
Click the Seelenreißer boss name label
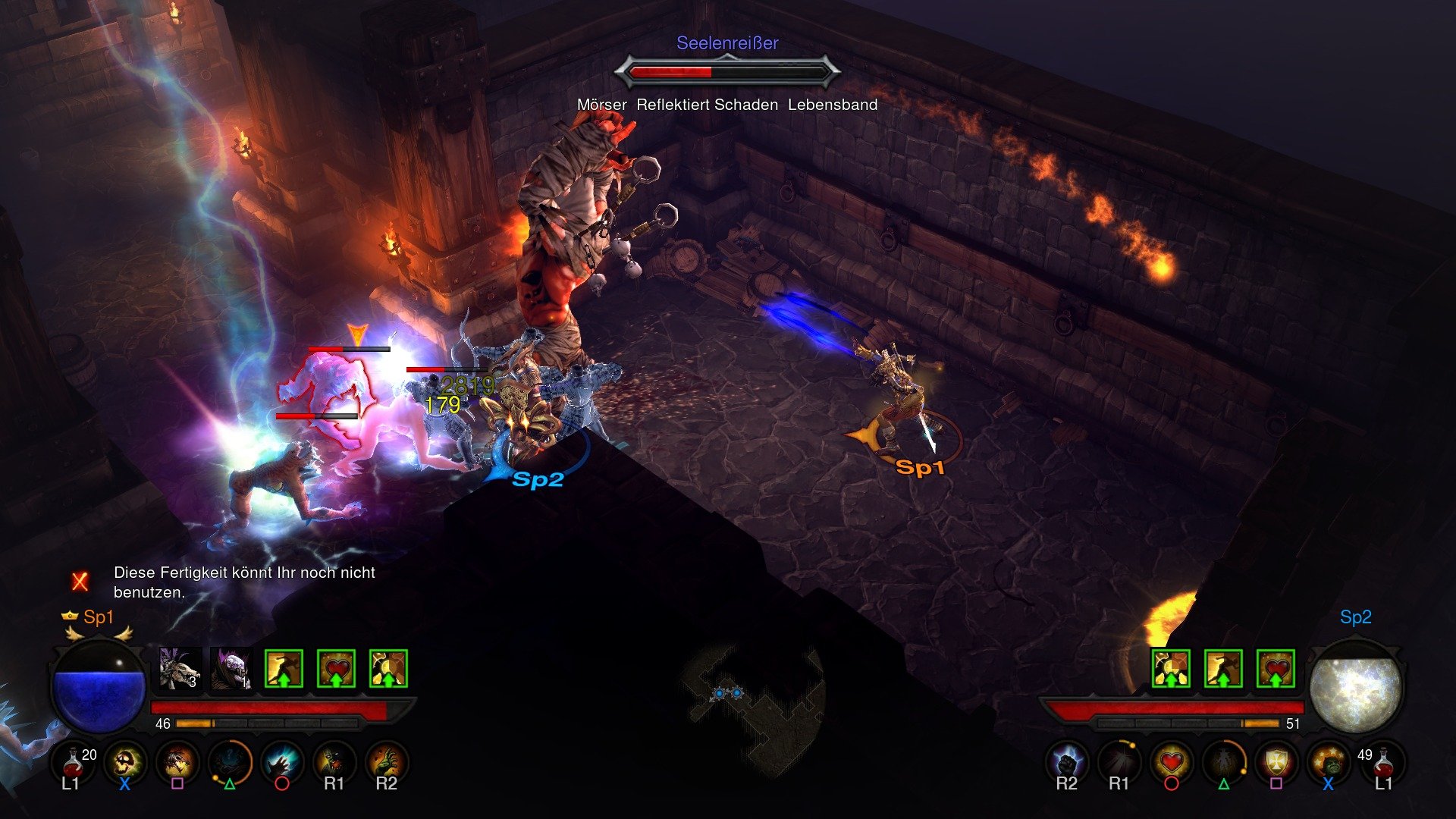click(x=728, y=43)
